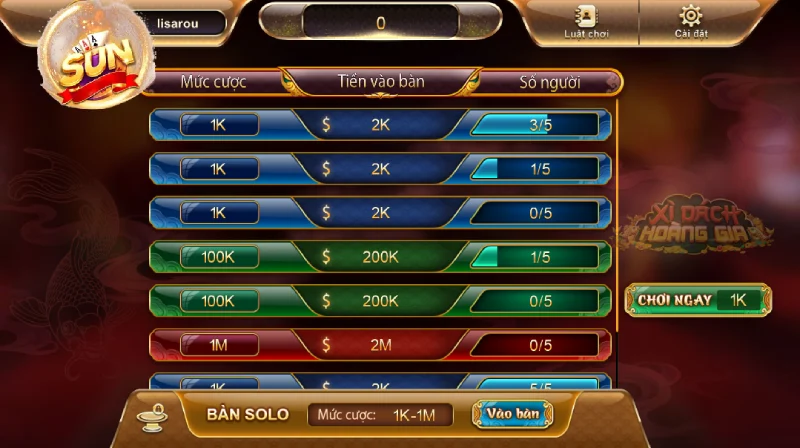Screen dimensions: 800x448
Task: Enter the red 1M bet table
Action: [x=380, y=345]
